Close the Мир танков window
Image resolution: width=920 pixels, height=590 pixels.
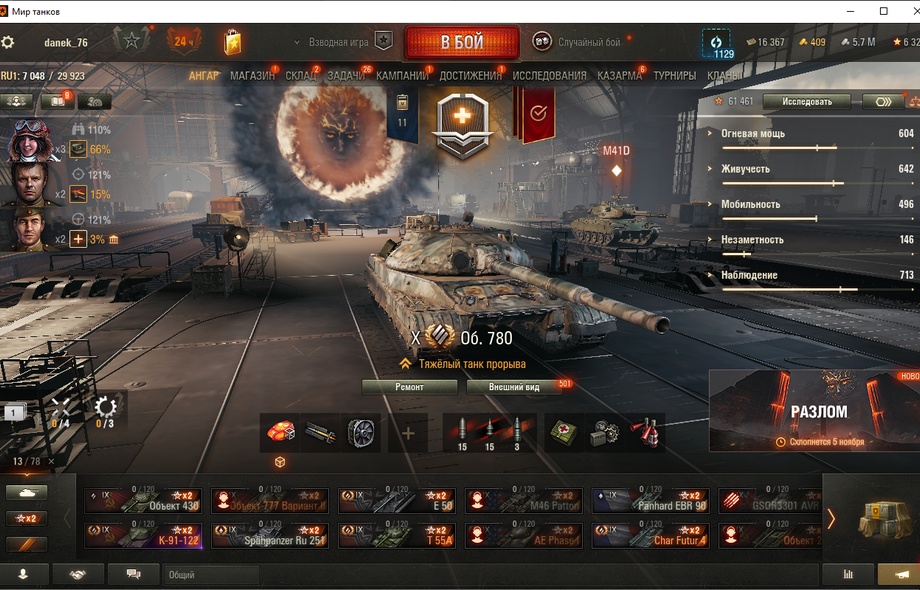[906, 11]
